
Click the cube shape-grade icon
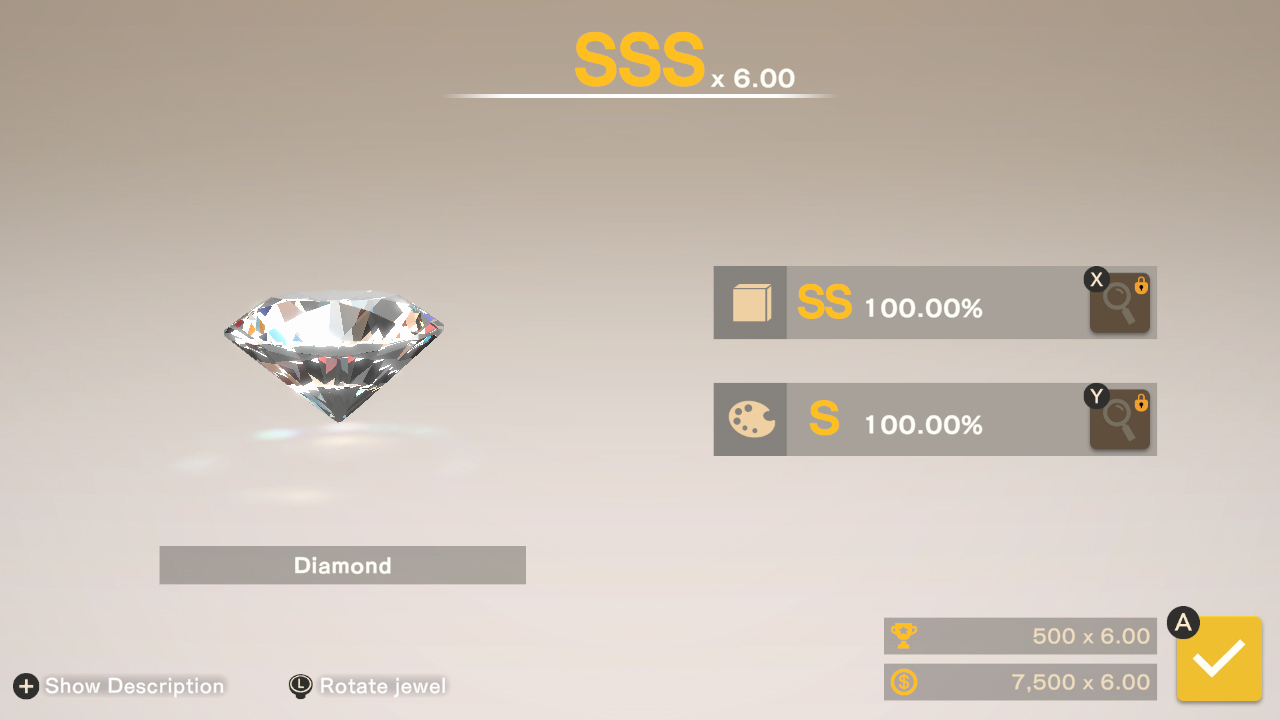click(x=750, y=303)
